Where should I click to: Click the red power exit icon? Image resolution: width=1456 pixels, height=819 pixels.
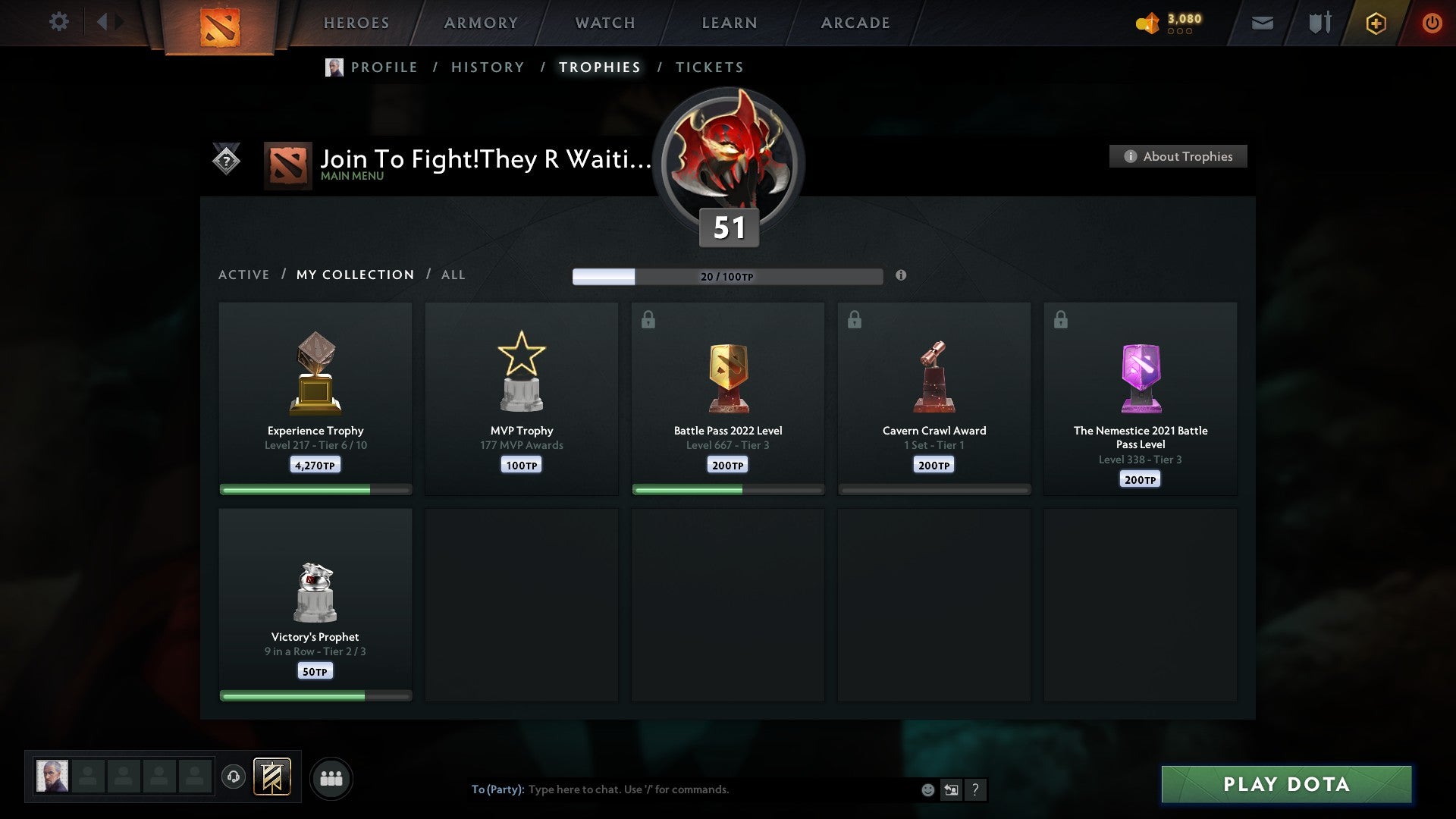[1432, 23]
